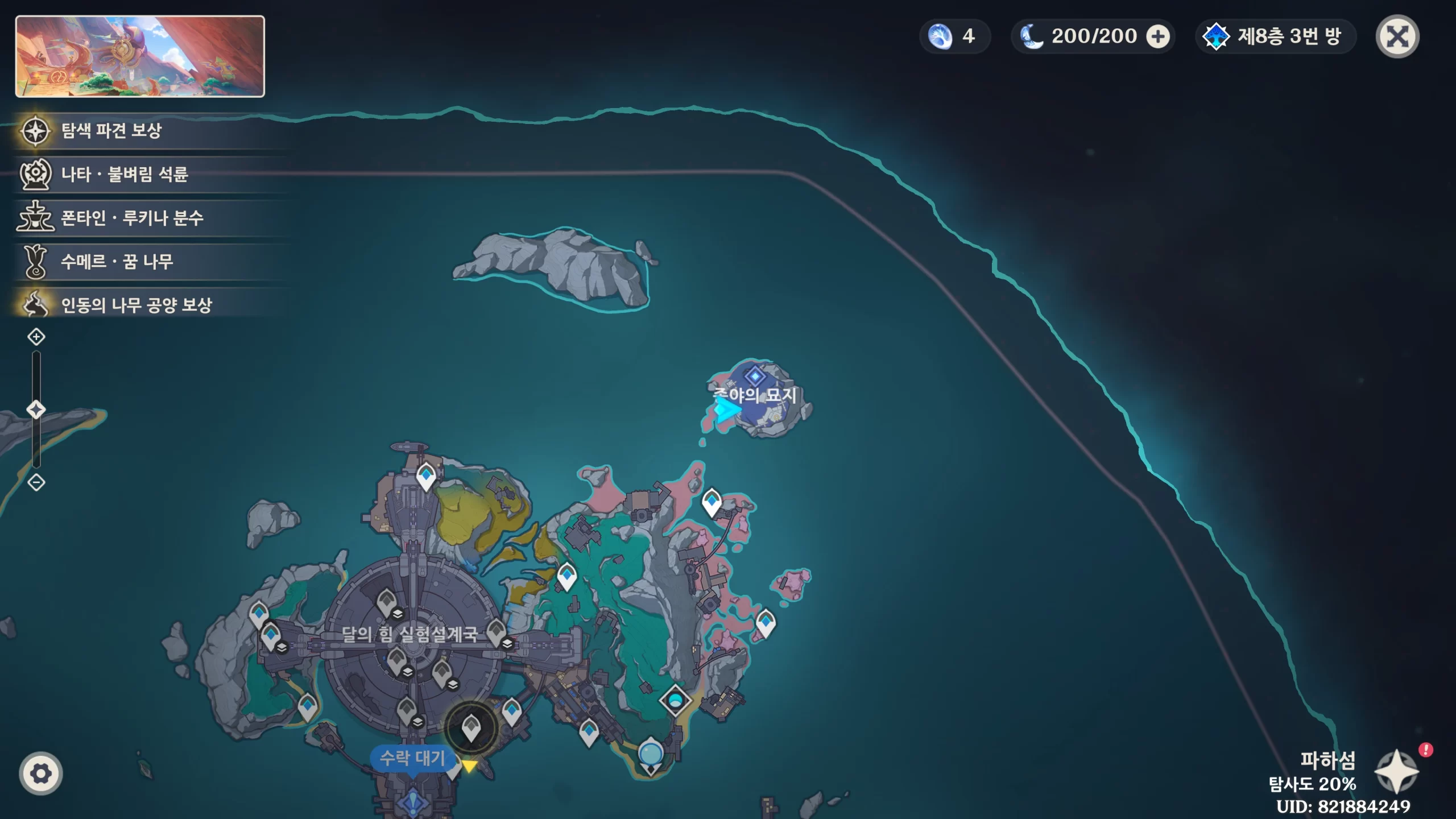Screen dimensions: 1456x819
Task: Zoom in the map with plus icon
Action: tap(36, 337)
